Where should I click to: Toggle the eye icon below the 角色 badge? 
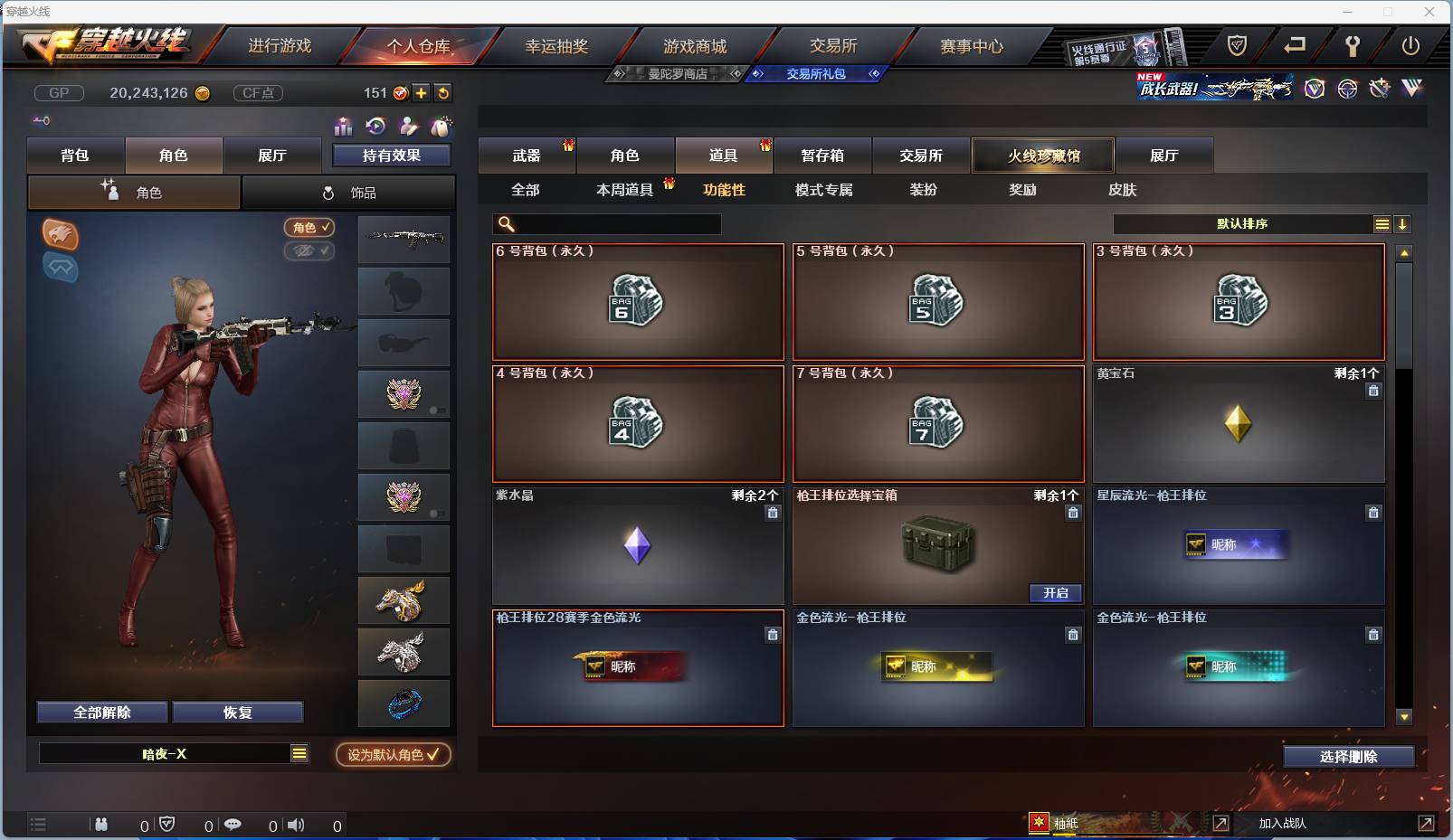(310, 251)
